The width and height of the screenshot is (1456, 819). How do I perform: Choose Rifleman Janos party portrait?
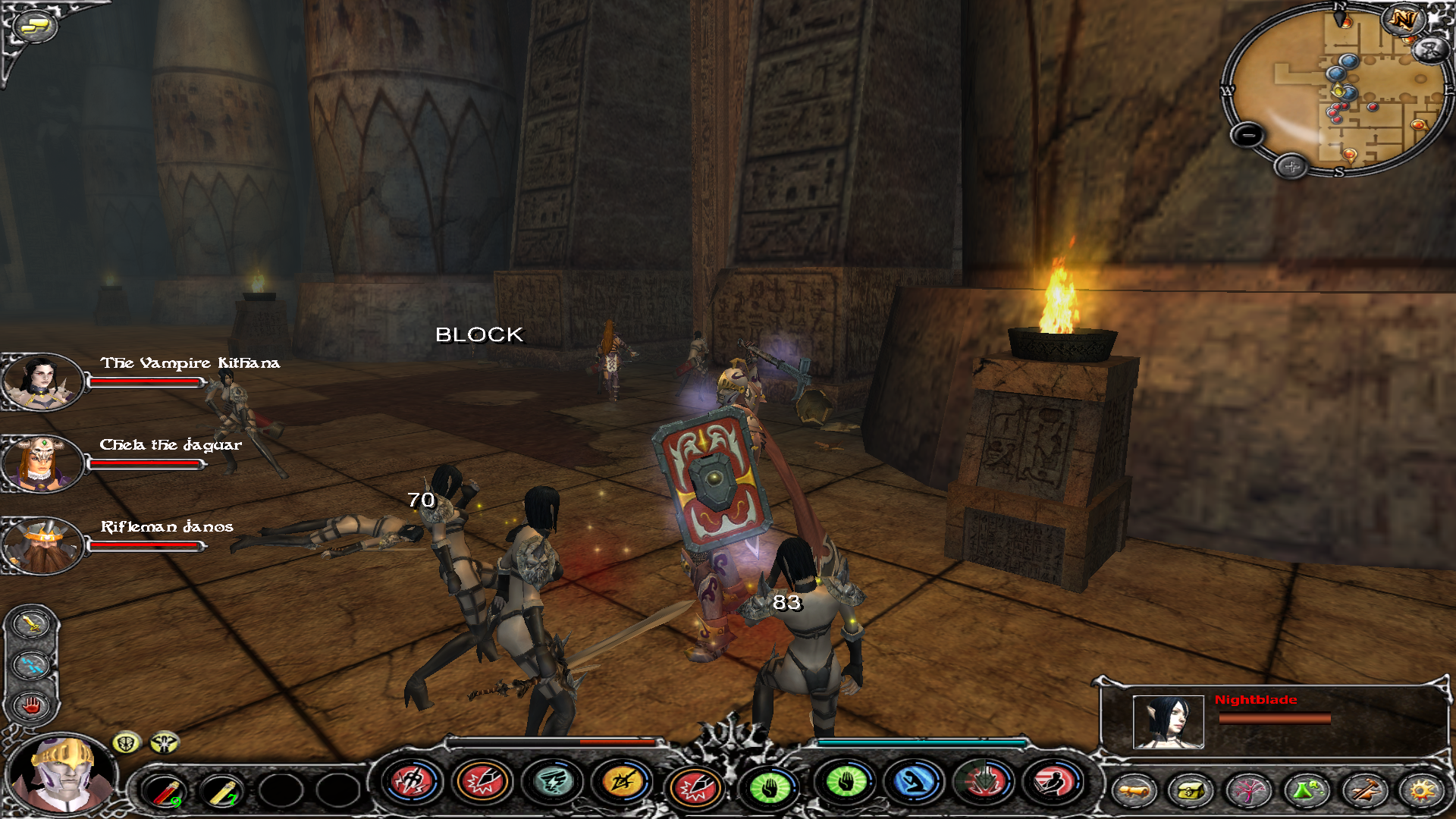42,544
